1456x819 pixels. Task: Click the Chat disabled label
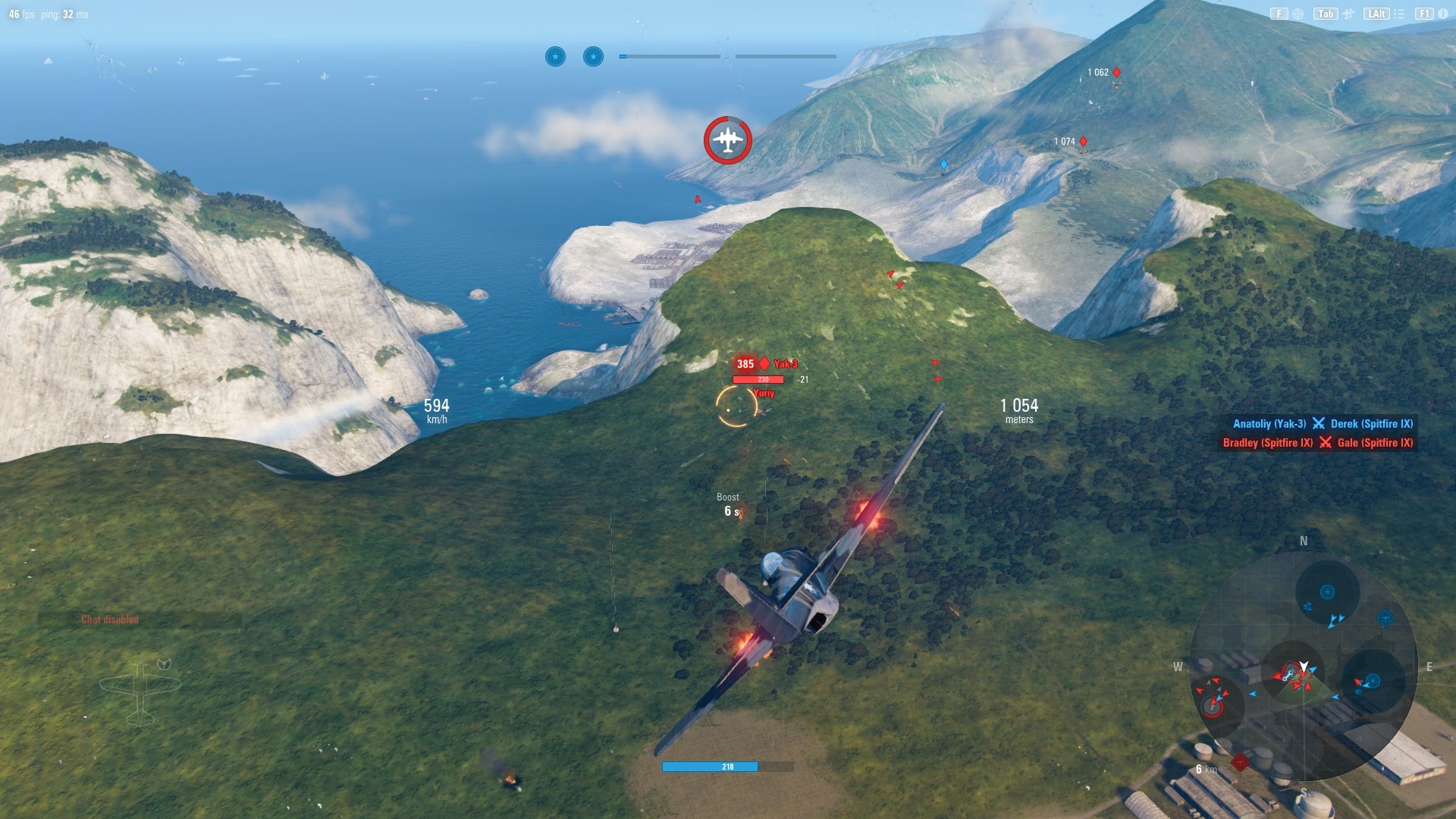pyautogui.click(x=109, y=618)
